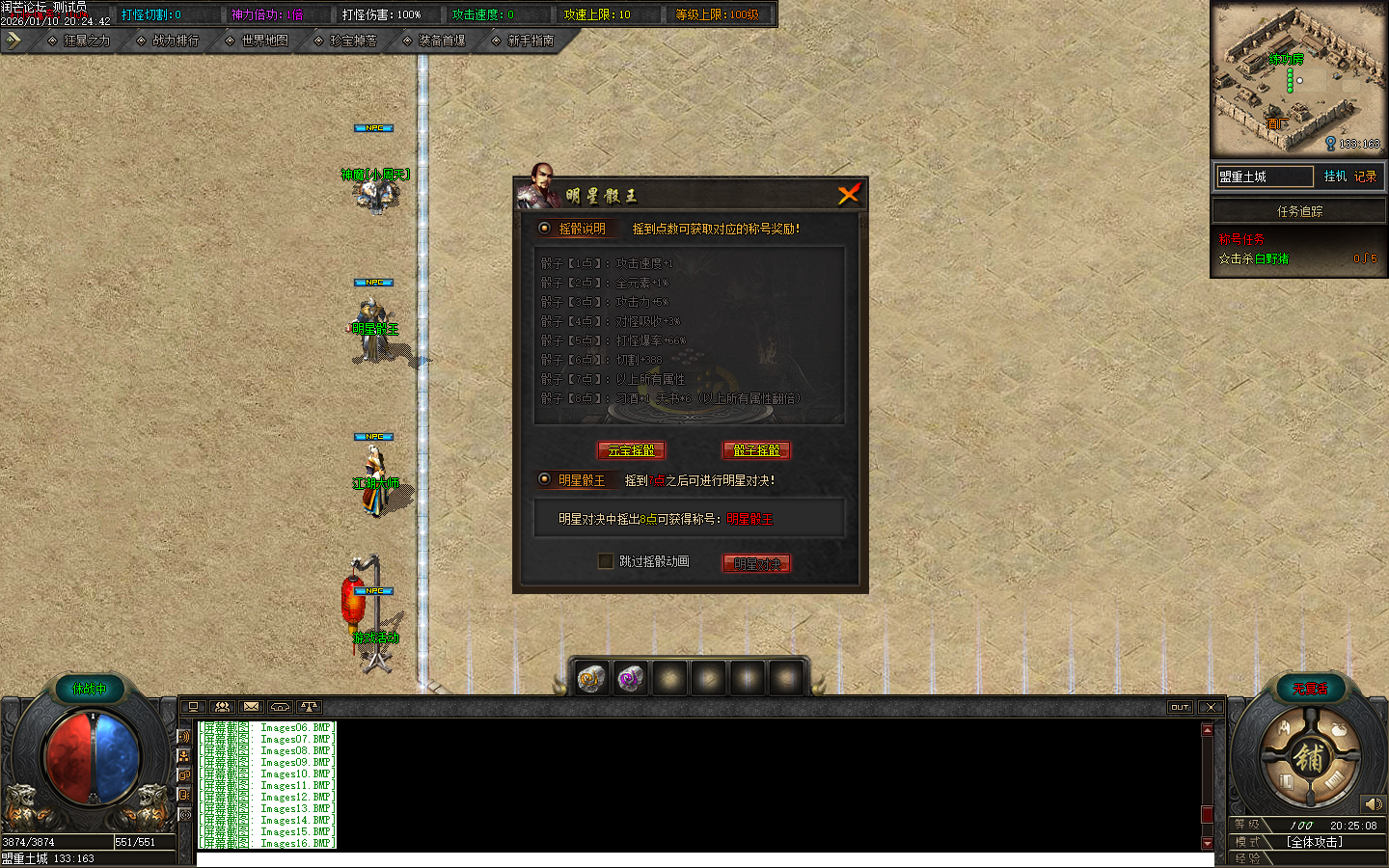The image size is (1389, 868).
Task: Select the guild members icon in chat toolbar
Action: tap(223, 707)
